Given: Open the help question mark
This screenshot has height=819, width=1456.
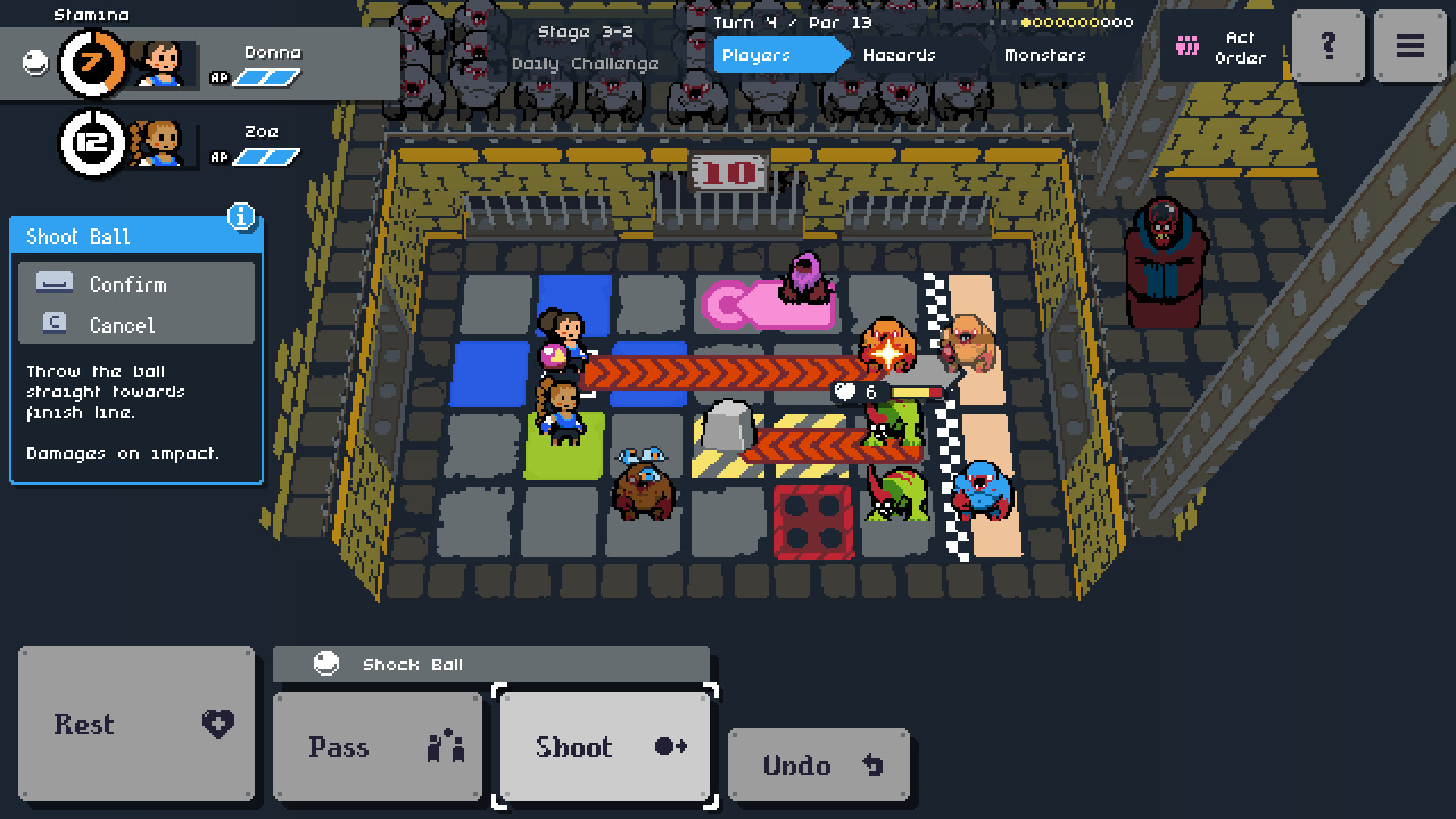Looking at the screenshot, I should [x=1328, y=45].
